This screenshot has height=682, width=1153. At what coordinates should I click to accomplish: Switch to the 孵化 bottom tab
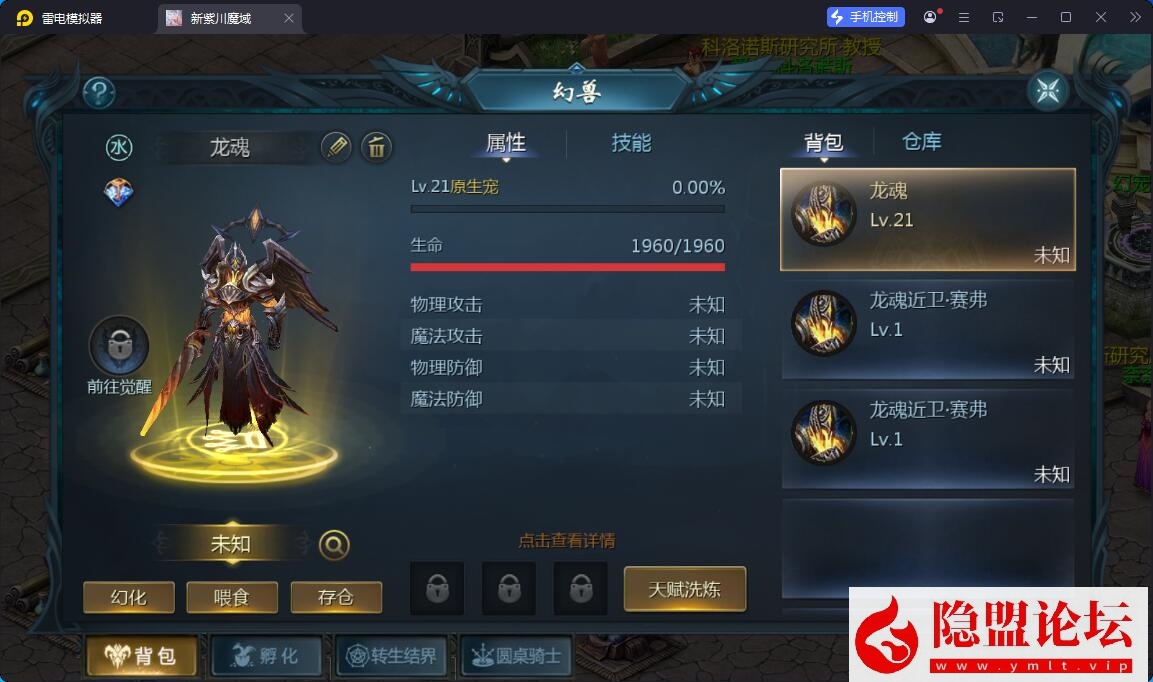coord(265,656)
